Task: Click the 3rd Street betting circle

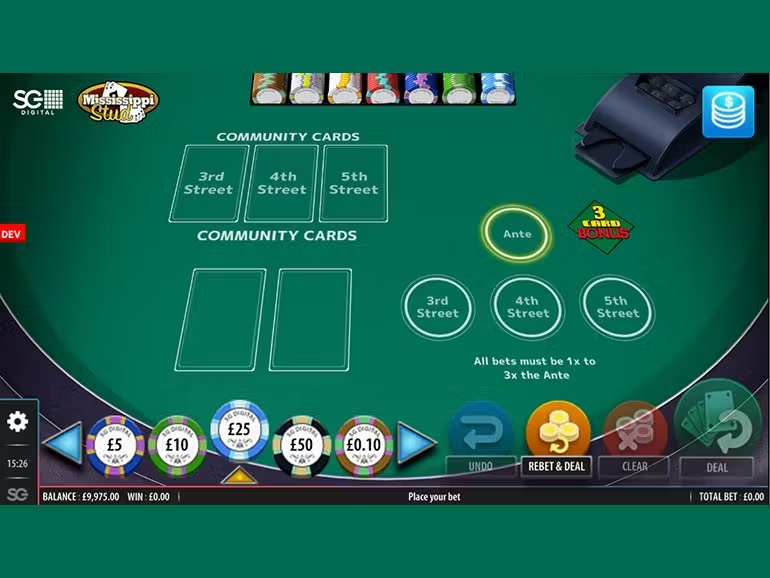Action: (x=437, y=307)
